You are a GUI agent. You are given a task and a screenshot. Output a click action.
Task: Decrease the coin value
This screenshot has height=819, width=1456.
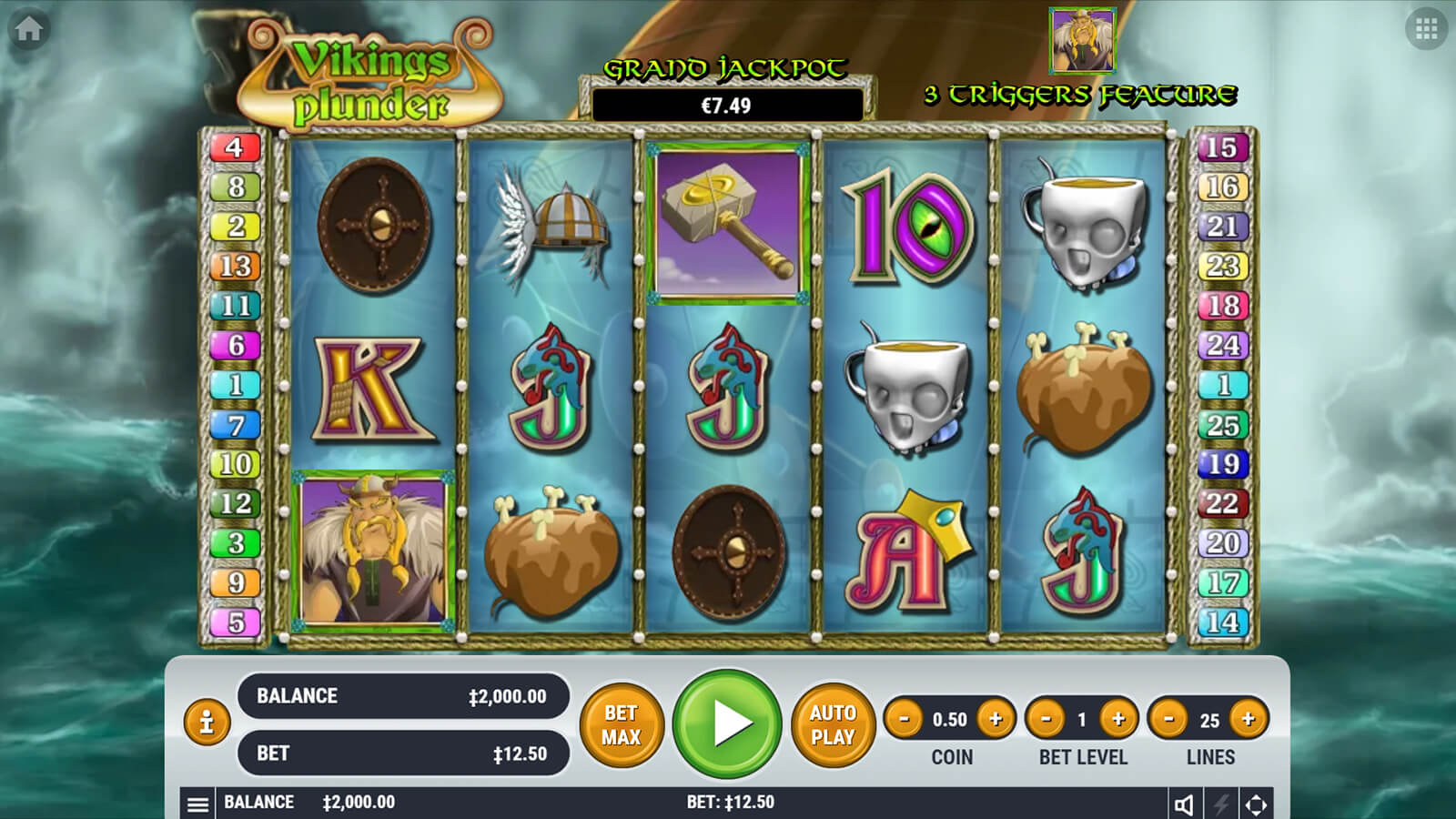point(904,719)
